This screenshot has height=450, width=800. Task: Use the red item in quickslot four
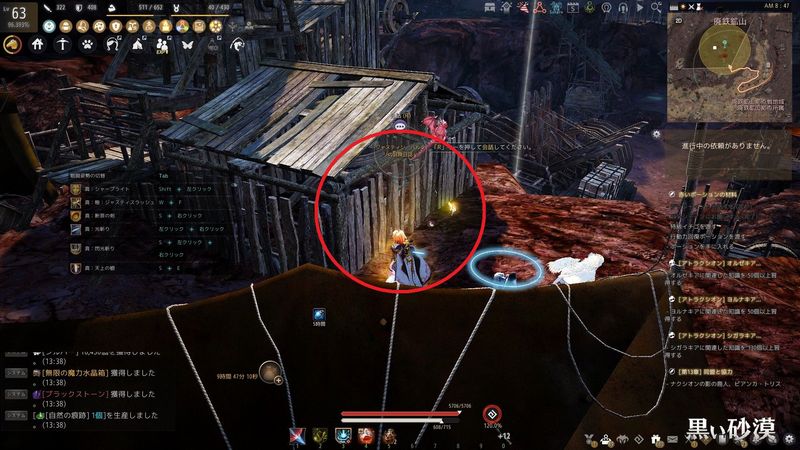click(366, 435)
